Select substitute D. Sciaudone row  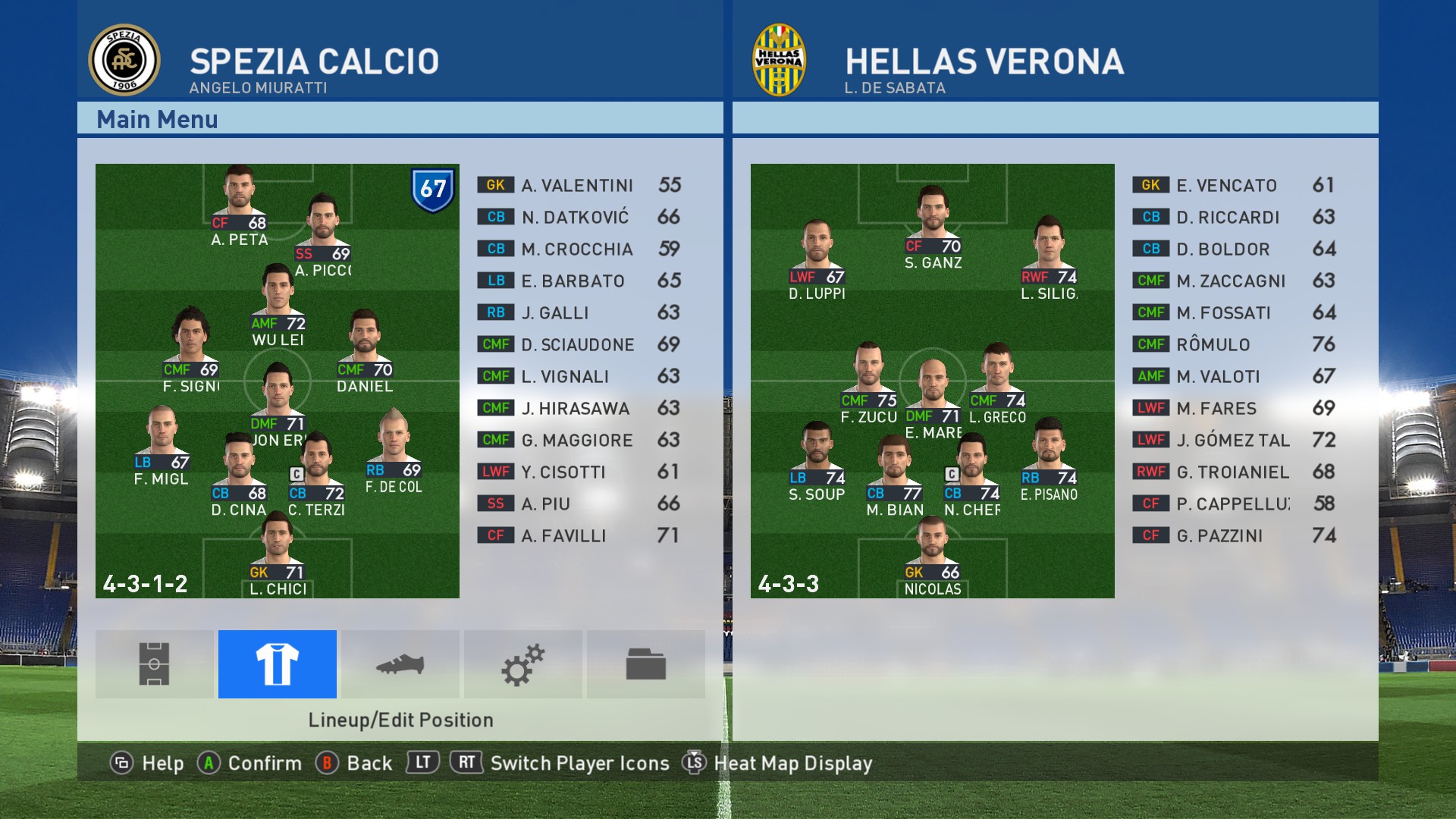[x=579, y=345]
